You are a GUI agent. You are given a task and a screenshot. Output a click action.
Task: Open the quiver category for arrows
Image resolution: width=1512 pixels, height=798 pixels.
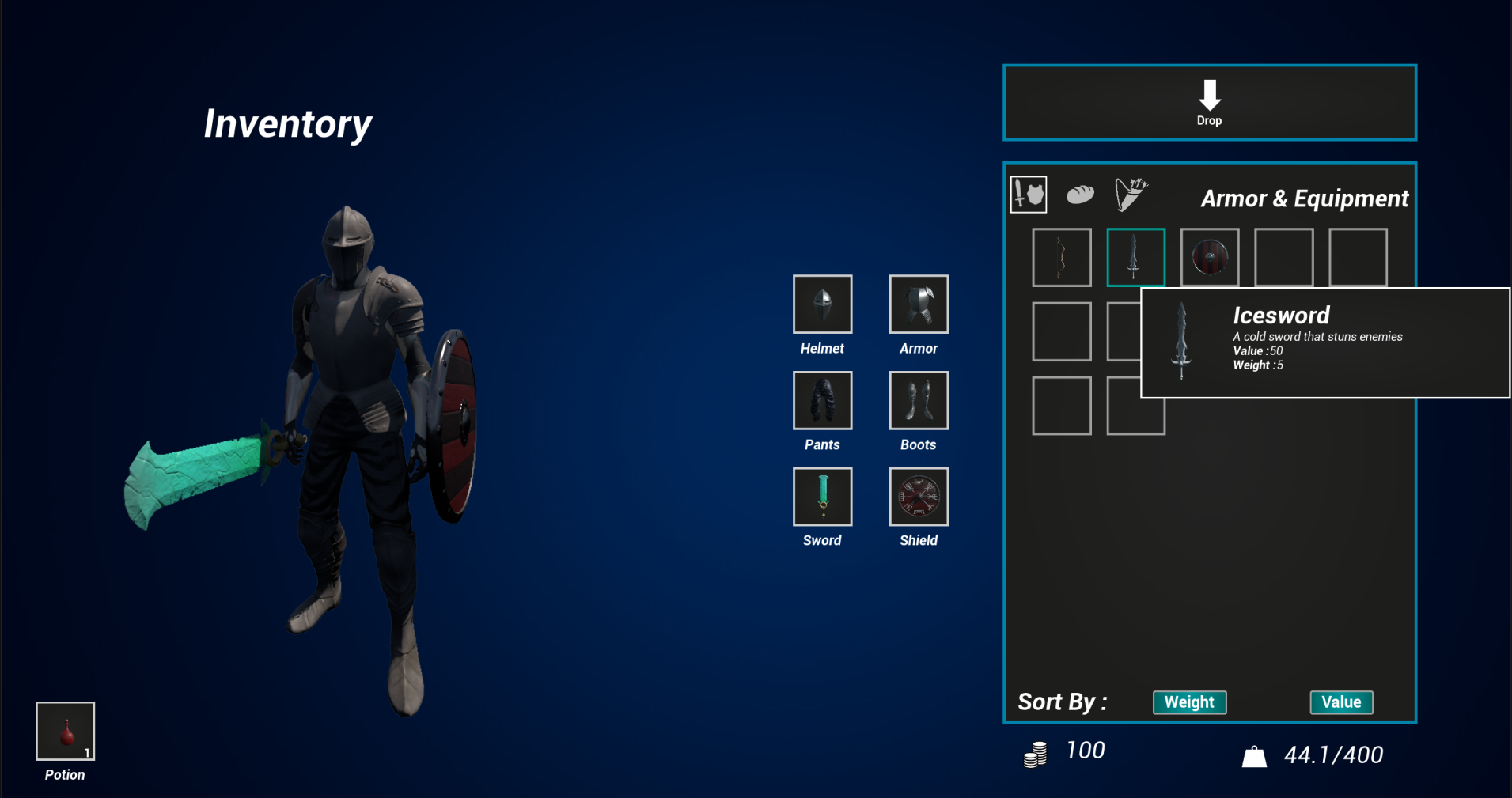tap(1131, 193)
